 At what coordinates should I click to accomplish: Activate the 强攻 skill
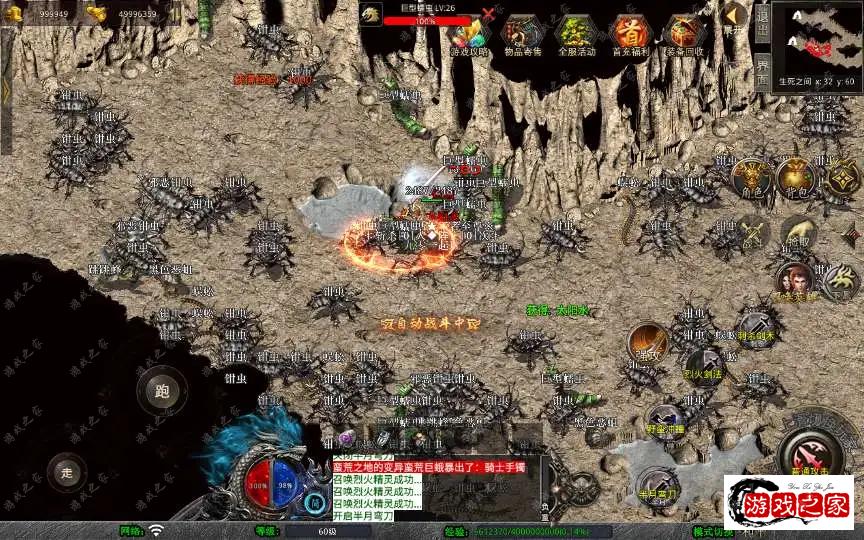(648, 343)
